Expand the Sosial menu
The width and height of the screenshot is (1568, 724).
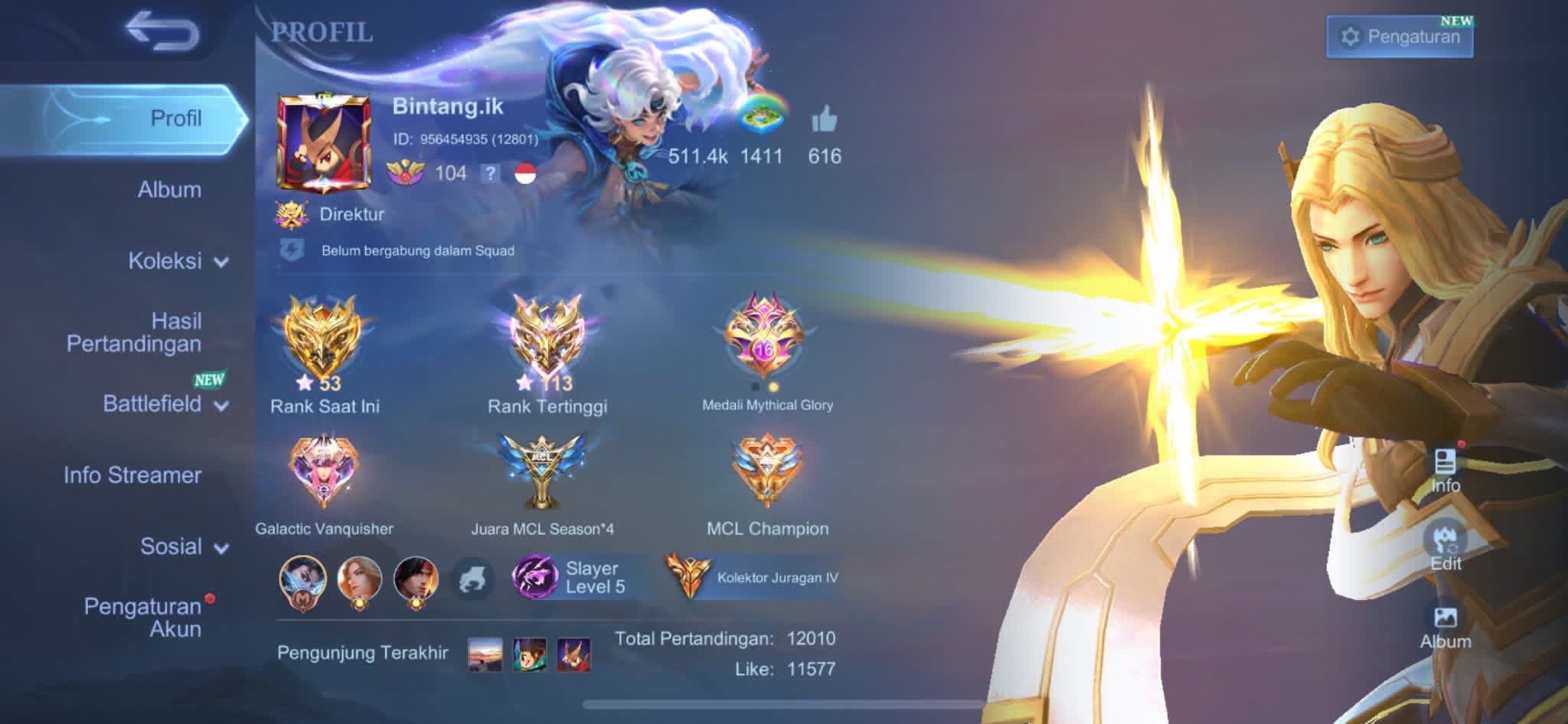184,546
